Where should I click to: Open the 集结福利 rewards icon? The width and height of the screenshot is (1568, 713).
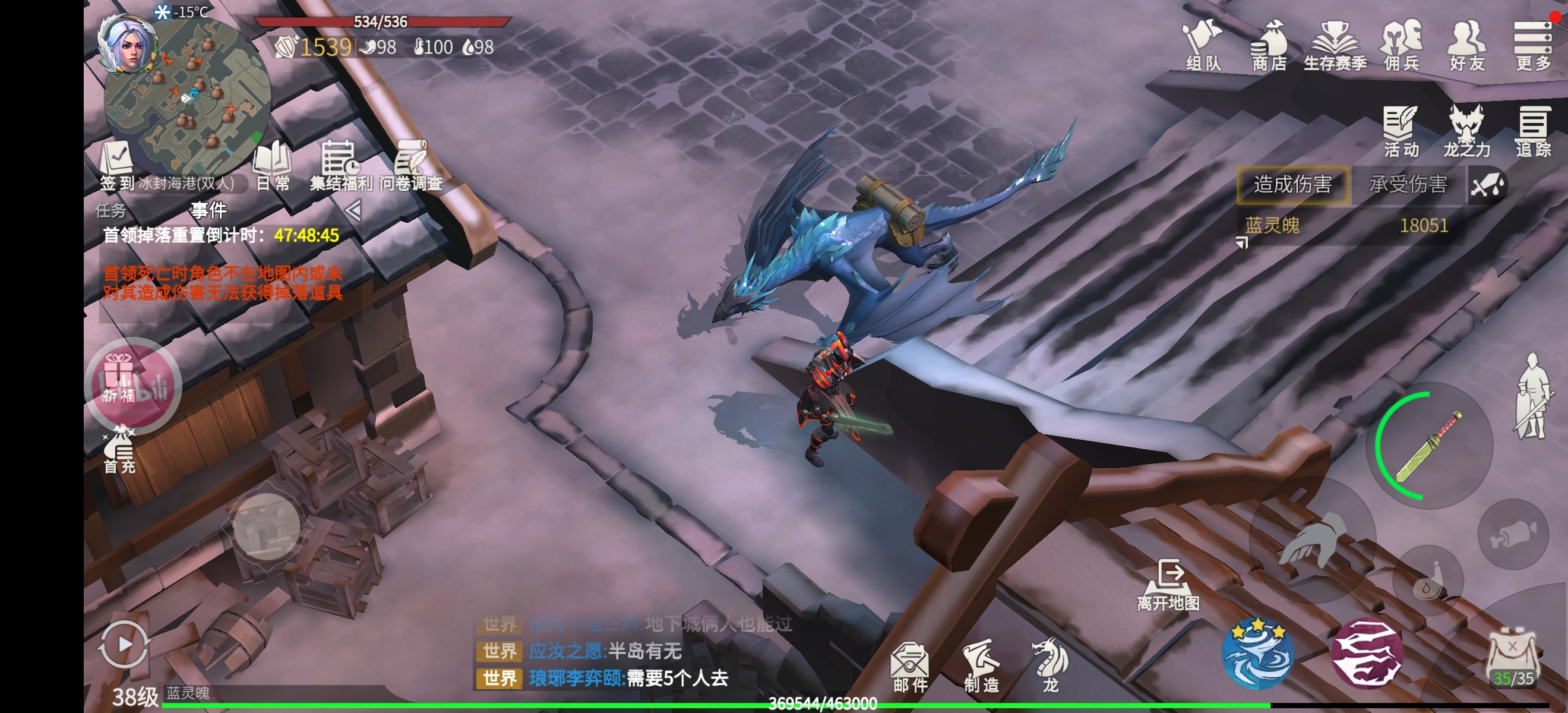click(340, 166)
